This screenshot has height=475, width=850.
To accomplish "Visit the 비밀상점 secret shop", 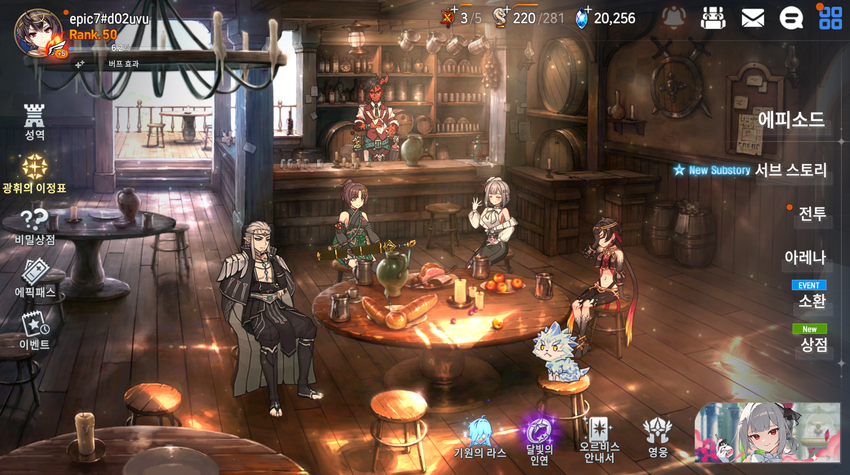I will (35, 225).
